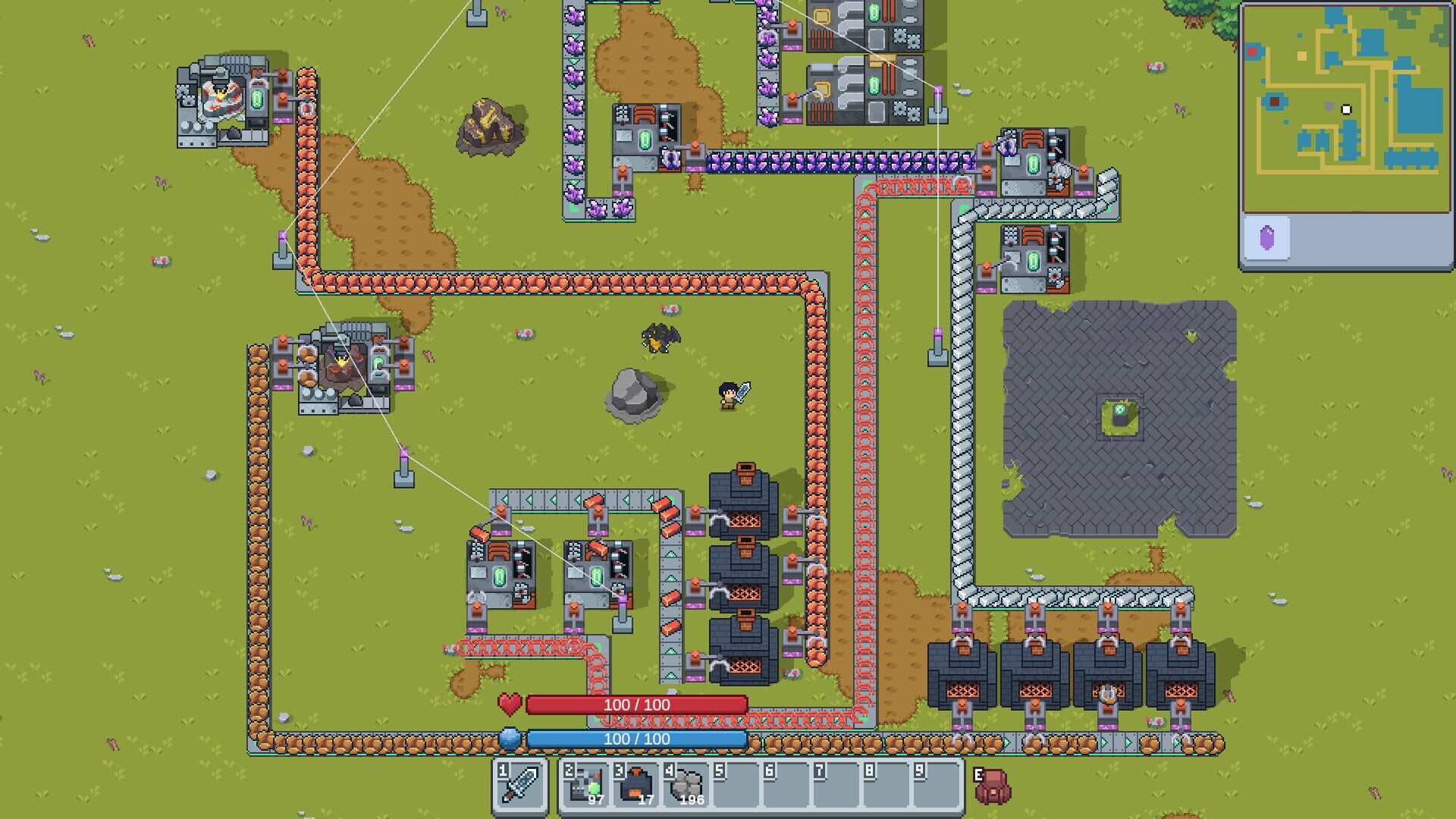
Task: Click the heart icon beside the health bar
Action: [510, 704]
